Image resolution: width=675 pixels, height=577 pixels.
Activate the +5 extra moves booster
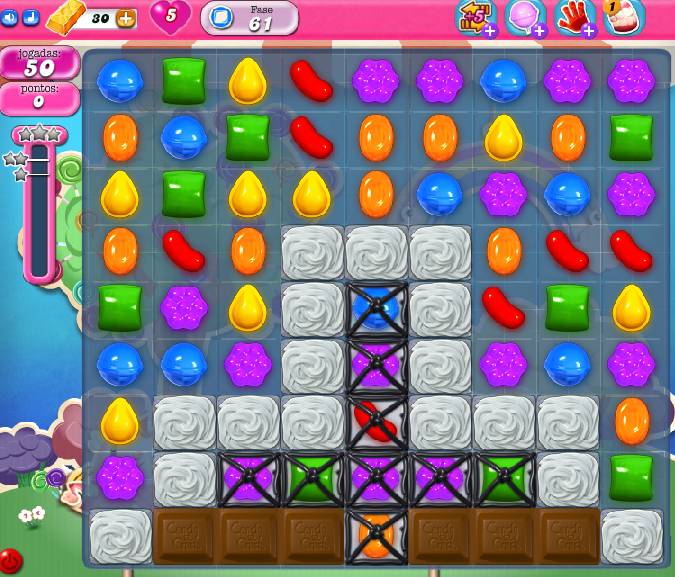[x=474, y=17]
